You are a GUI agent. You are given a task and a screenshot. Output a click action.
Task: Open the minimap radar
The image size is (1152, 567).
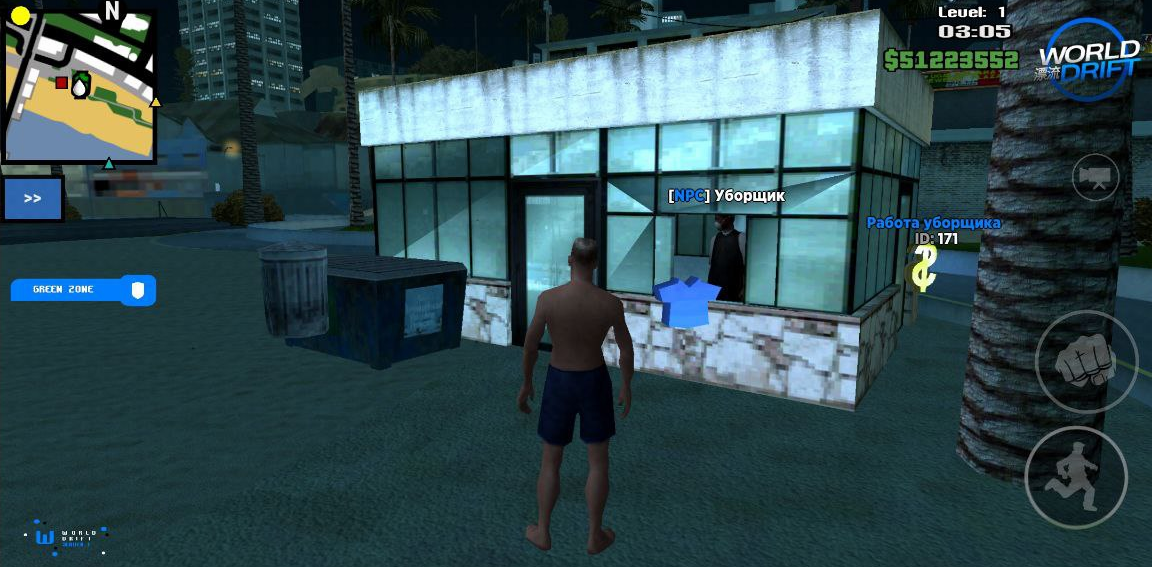80,86
